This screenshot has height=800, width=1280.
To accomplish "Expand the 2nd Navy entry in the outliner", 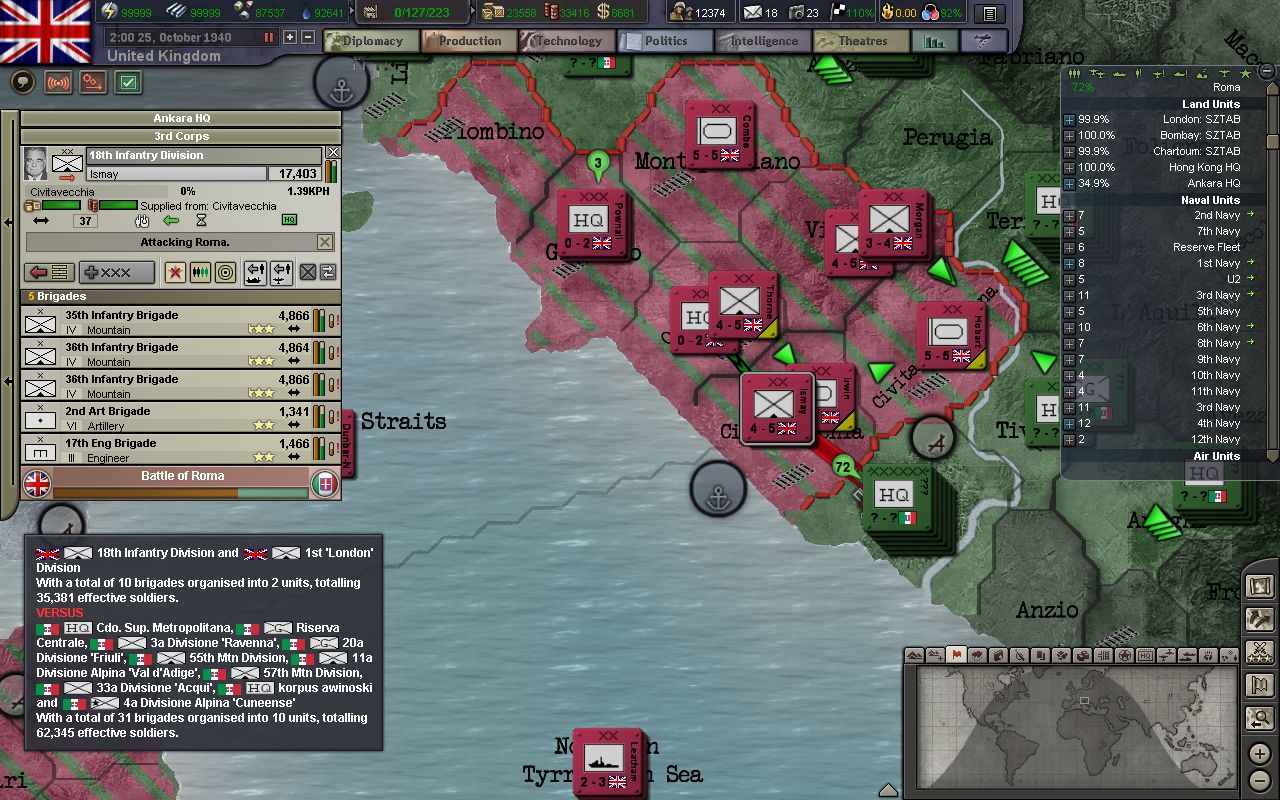I will pyautogui.click(x=1069, y=215).
